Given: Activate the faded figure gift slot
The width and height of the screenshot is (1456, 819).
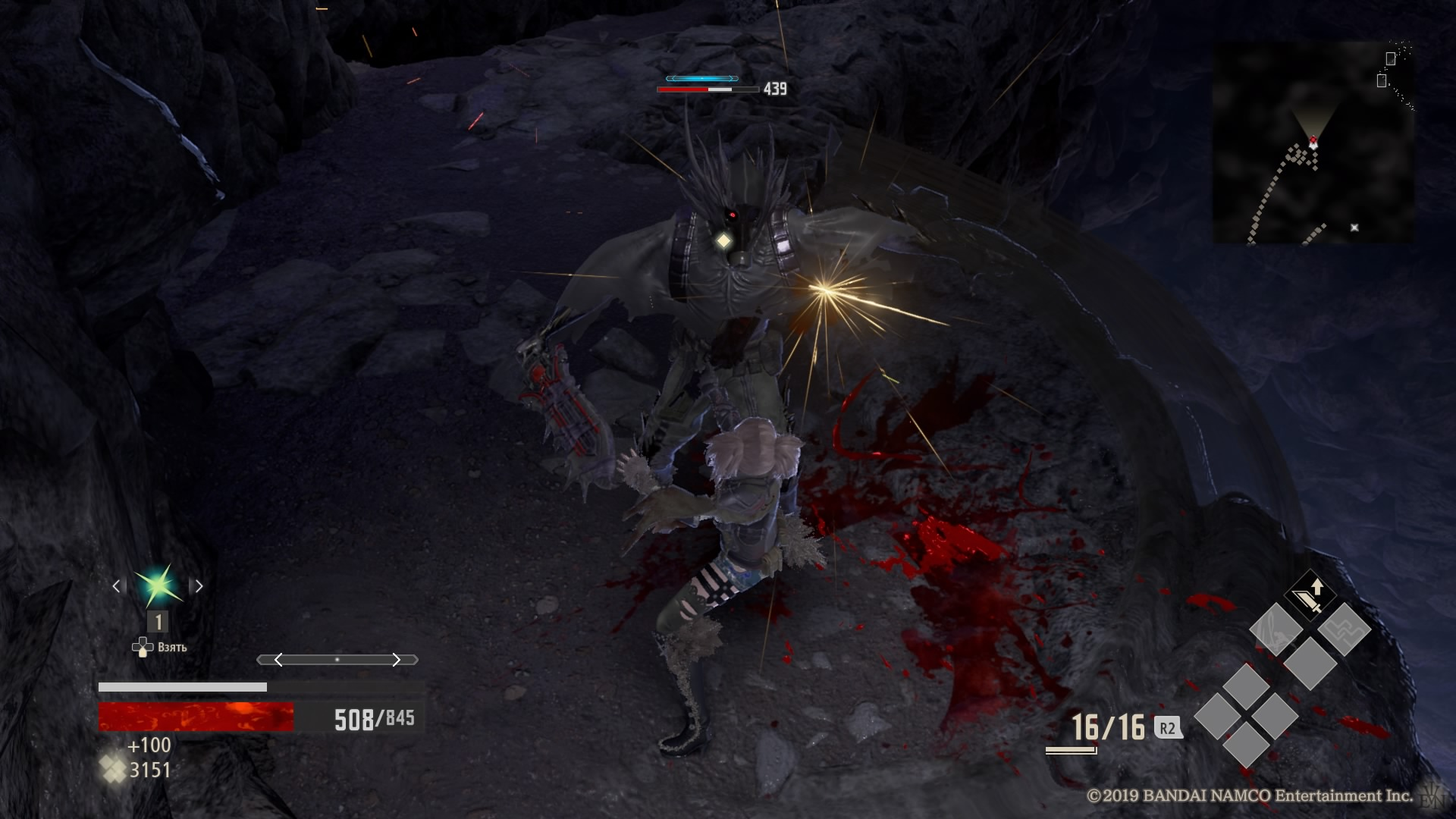Looking at the screenshot, I should click(x=1276, y=629).
